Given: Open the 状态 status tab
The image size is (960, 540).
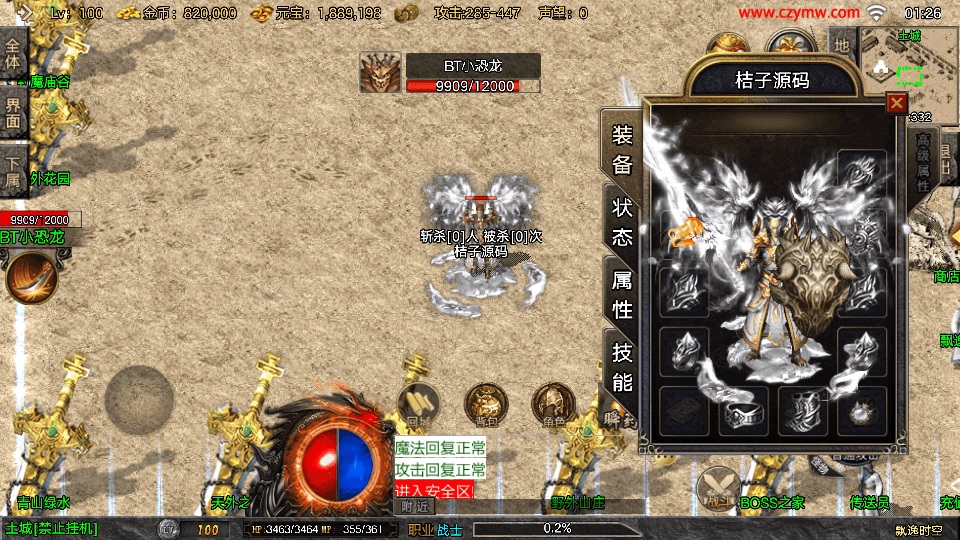Looking at the screenshot, I should [x=622, y=222].
